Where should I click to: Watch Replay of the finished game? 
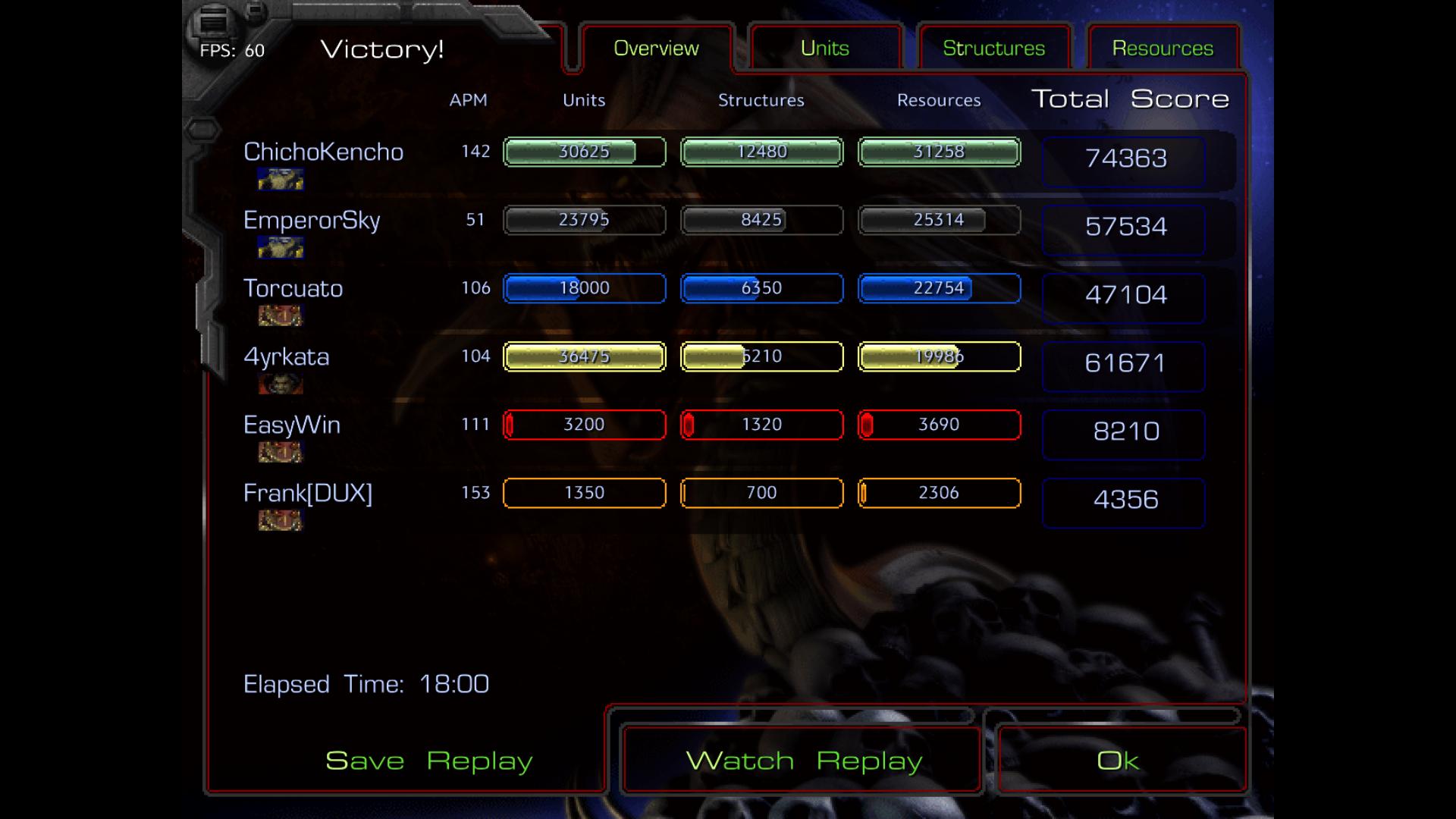803,760
